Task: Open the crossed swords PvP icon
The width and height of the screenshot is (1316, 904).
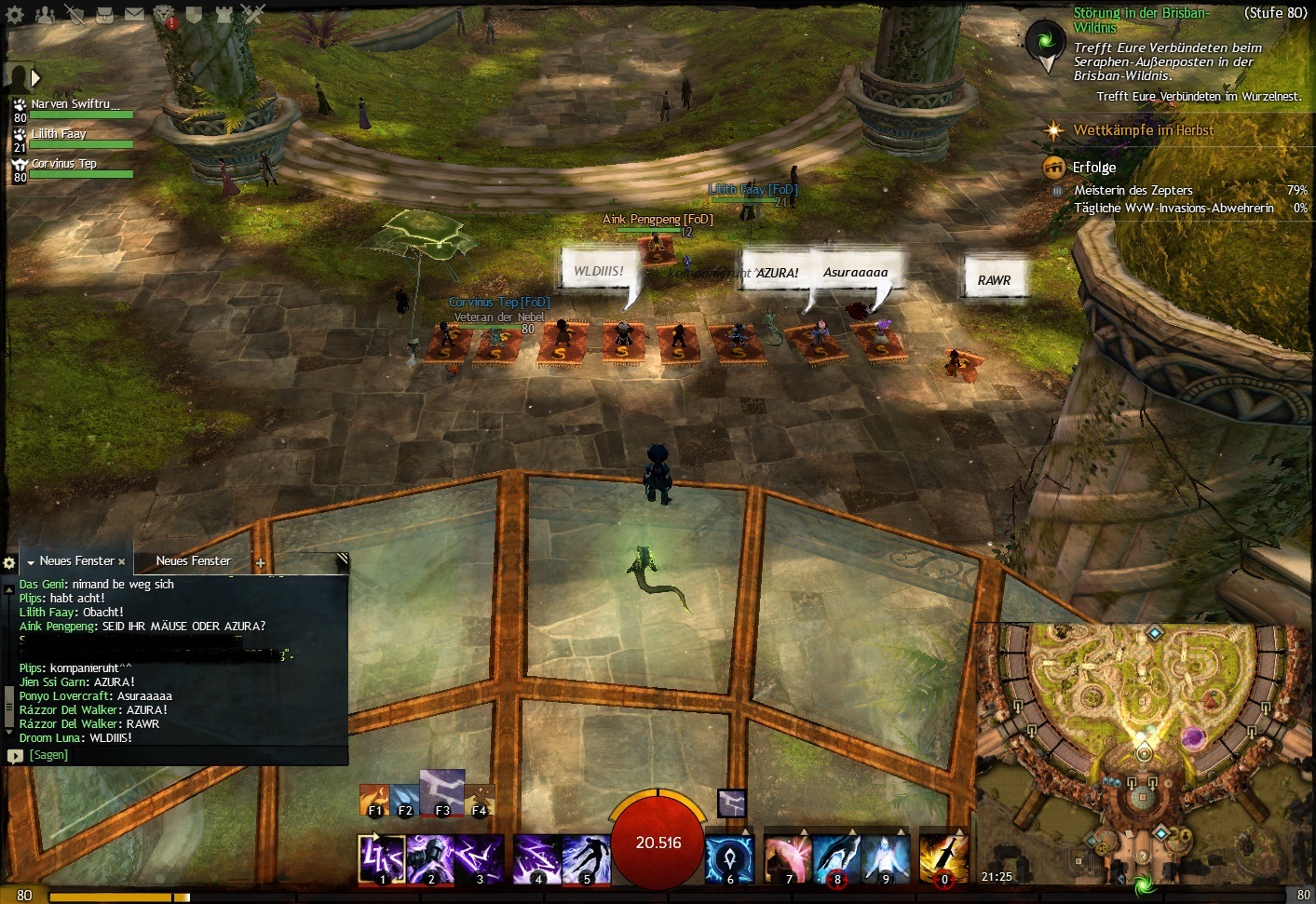Action: coord(253,14)
